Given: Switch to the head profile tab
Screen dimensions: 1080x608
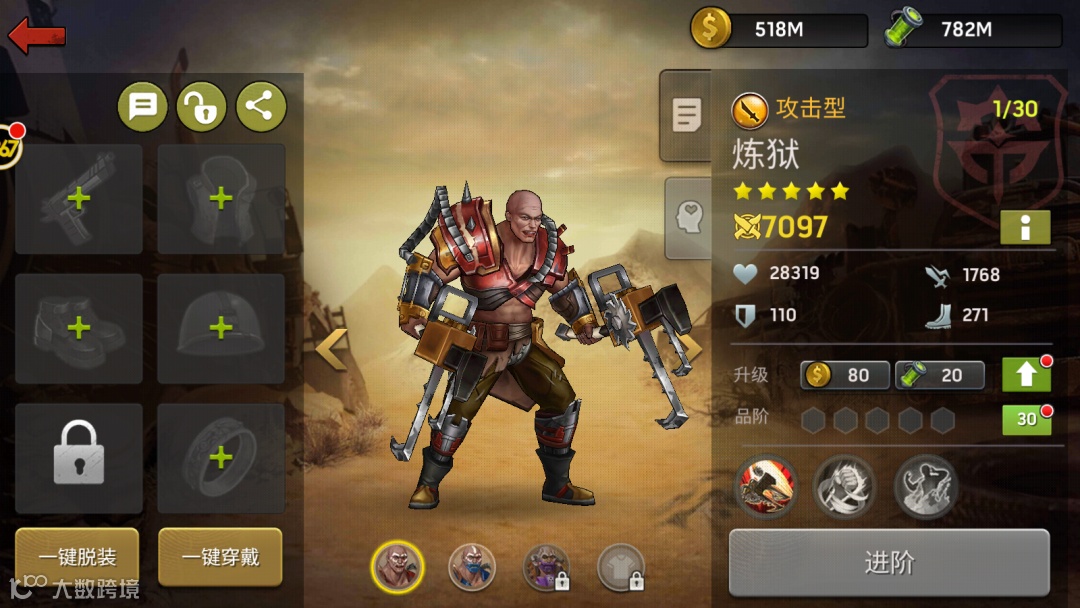Looking at the screenshot, I should coord(688,217).
